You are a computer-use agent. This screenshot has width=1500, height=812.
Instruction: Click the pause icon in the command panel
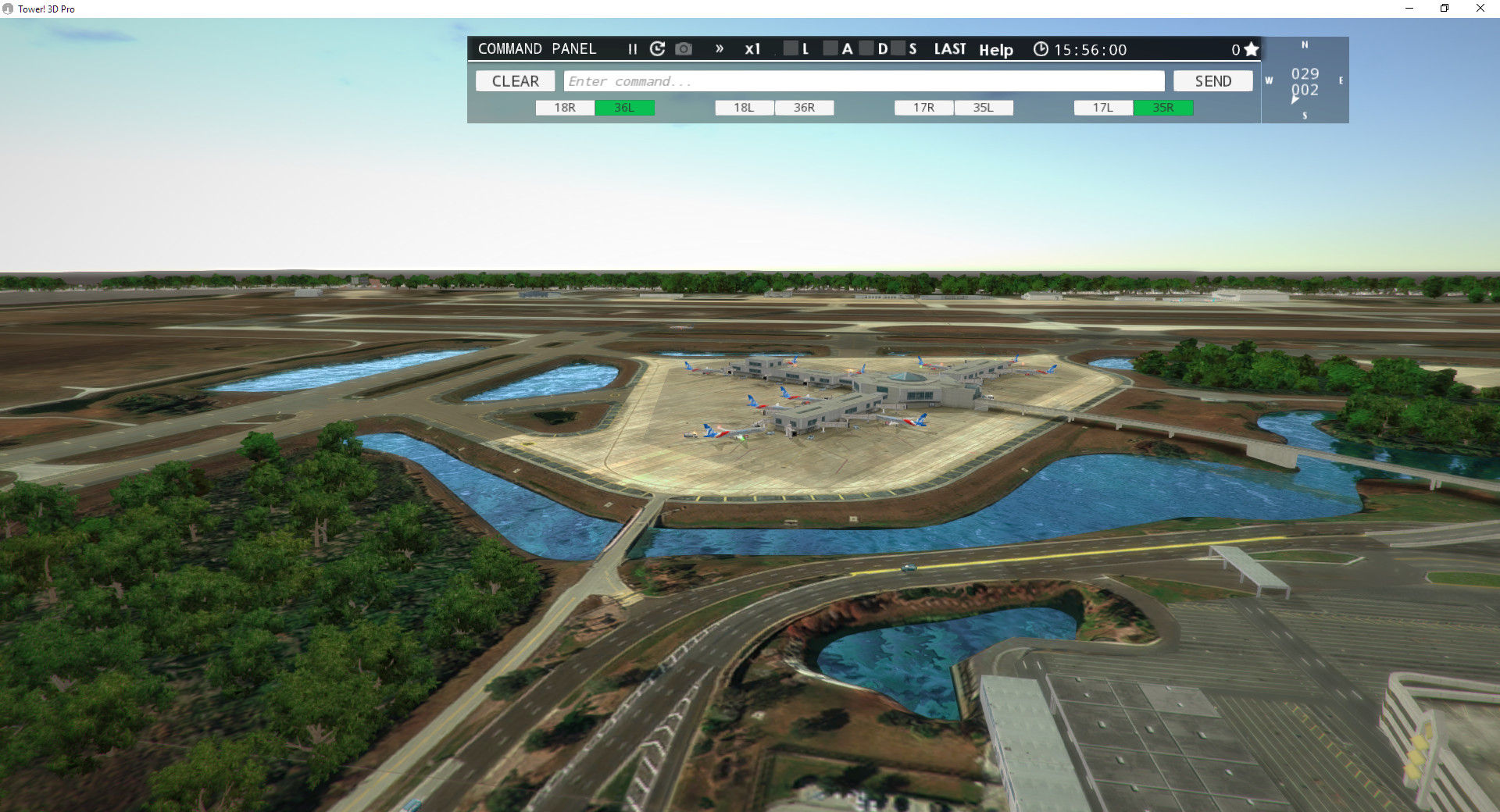click(x=633, y=48)
